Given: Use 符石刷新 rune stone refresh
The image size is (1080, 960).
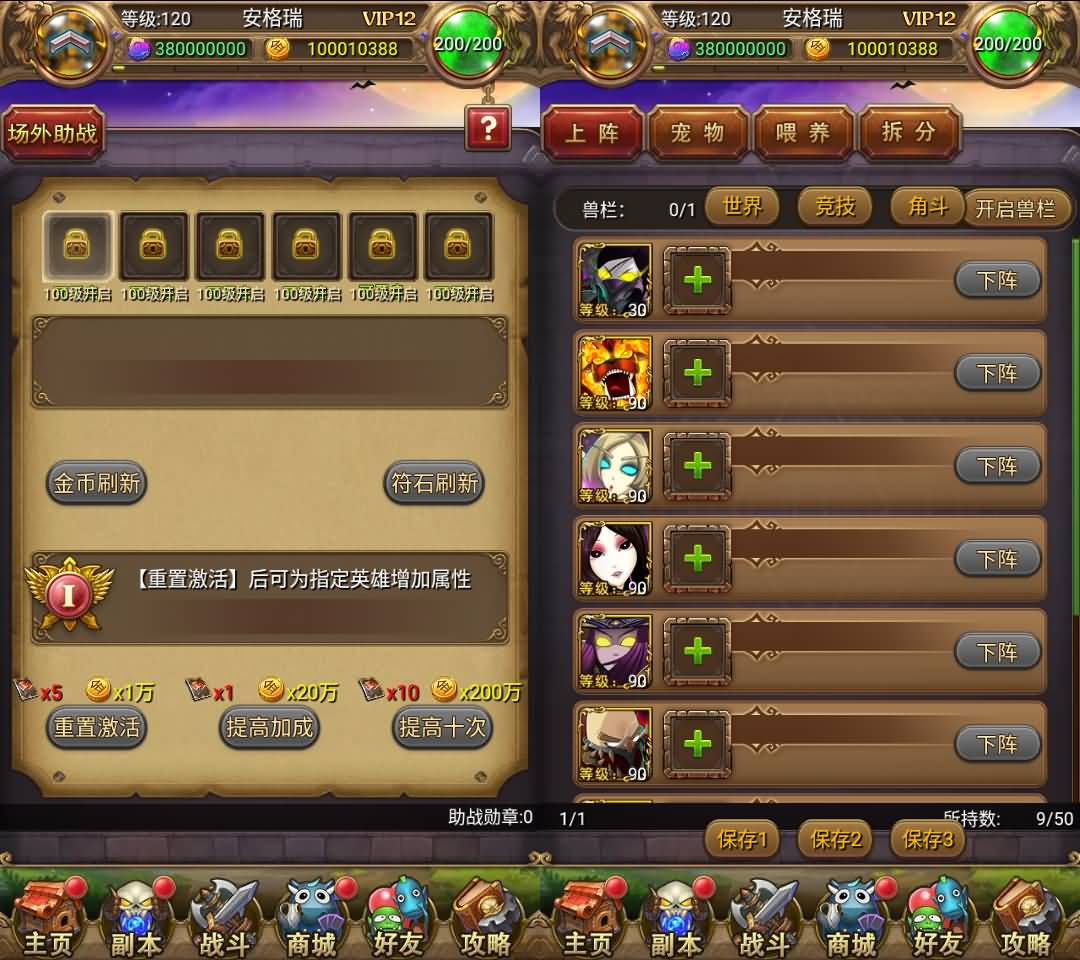Looking at the screenshot, I should [434, 483].
